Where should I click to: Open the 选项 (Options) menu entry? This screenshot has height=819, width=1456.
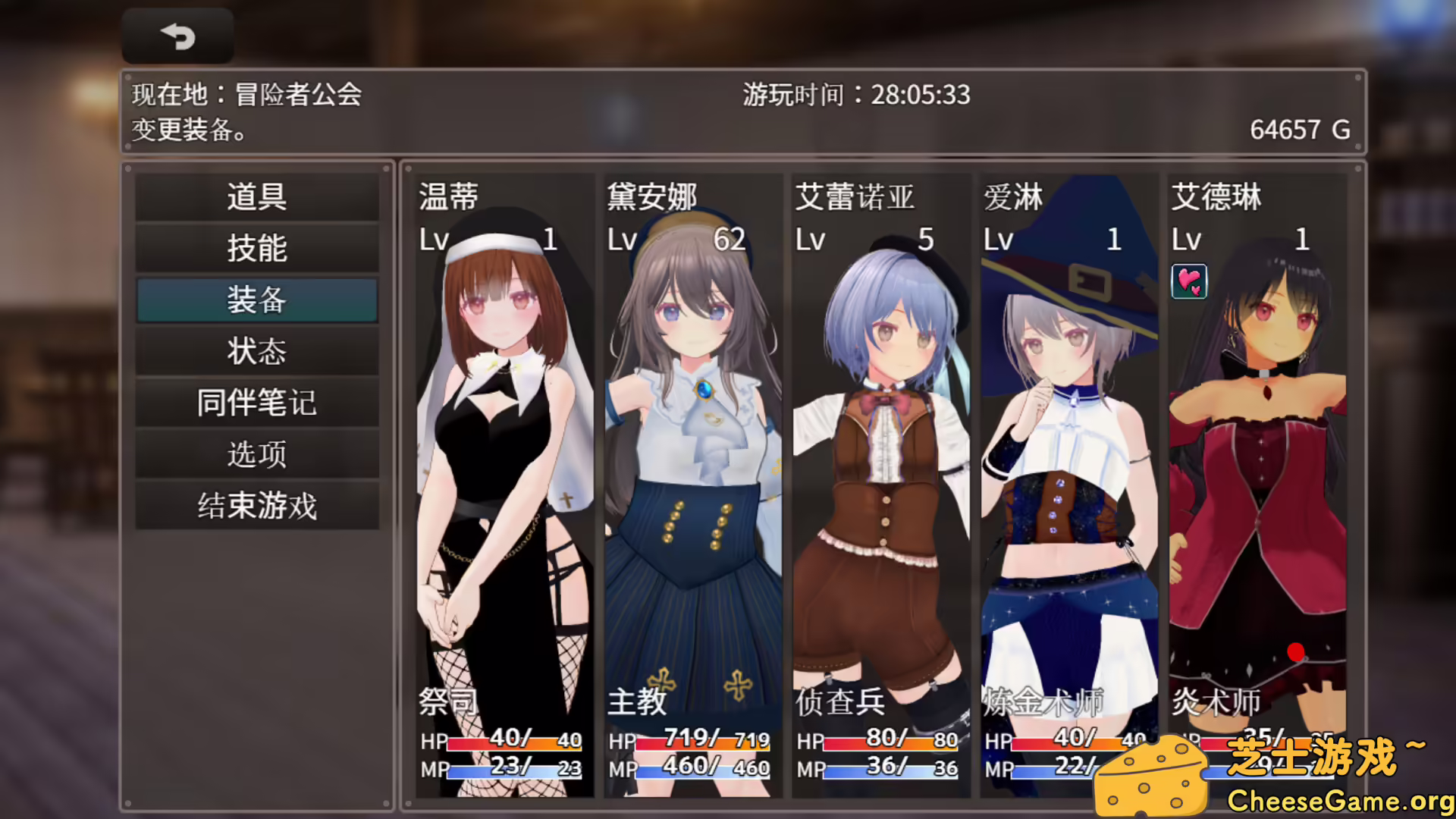(x=256, y=454)
